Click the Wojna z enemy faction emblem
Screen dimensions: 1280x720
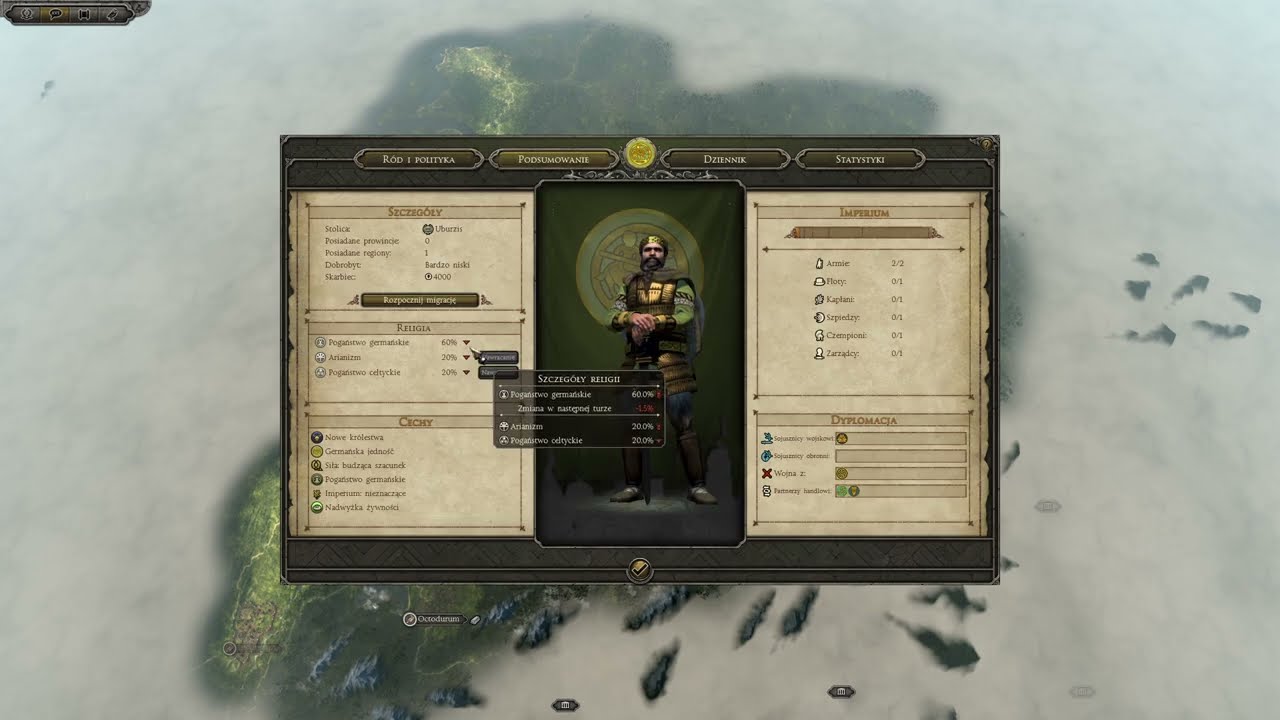(842, 473)
